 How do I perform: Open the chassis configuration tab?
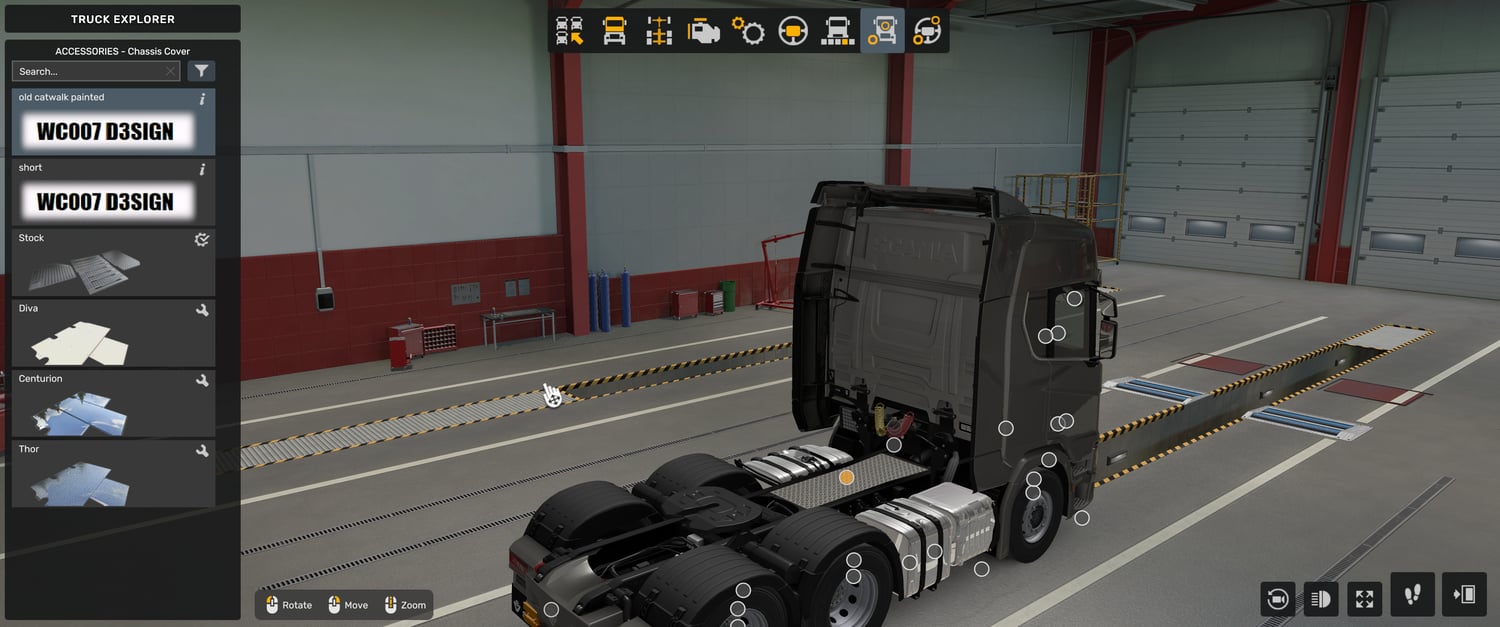[659, 31]
